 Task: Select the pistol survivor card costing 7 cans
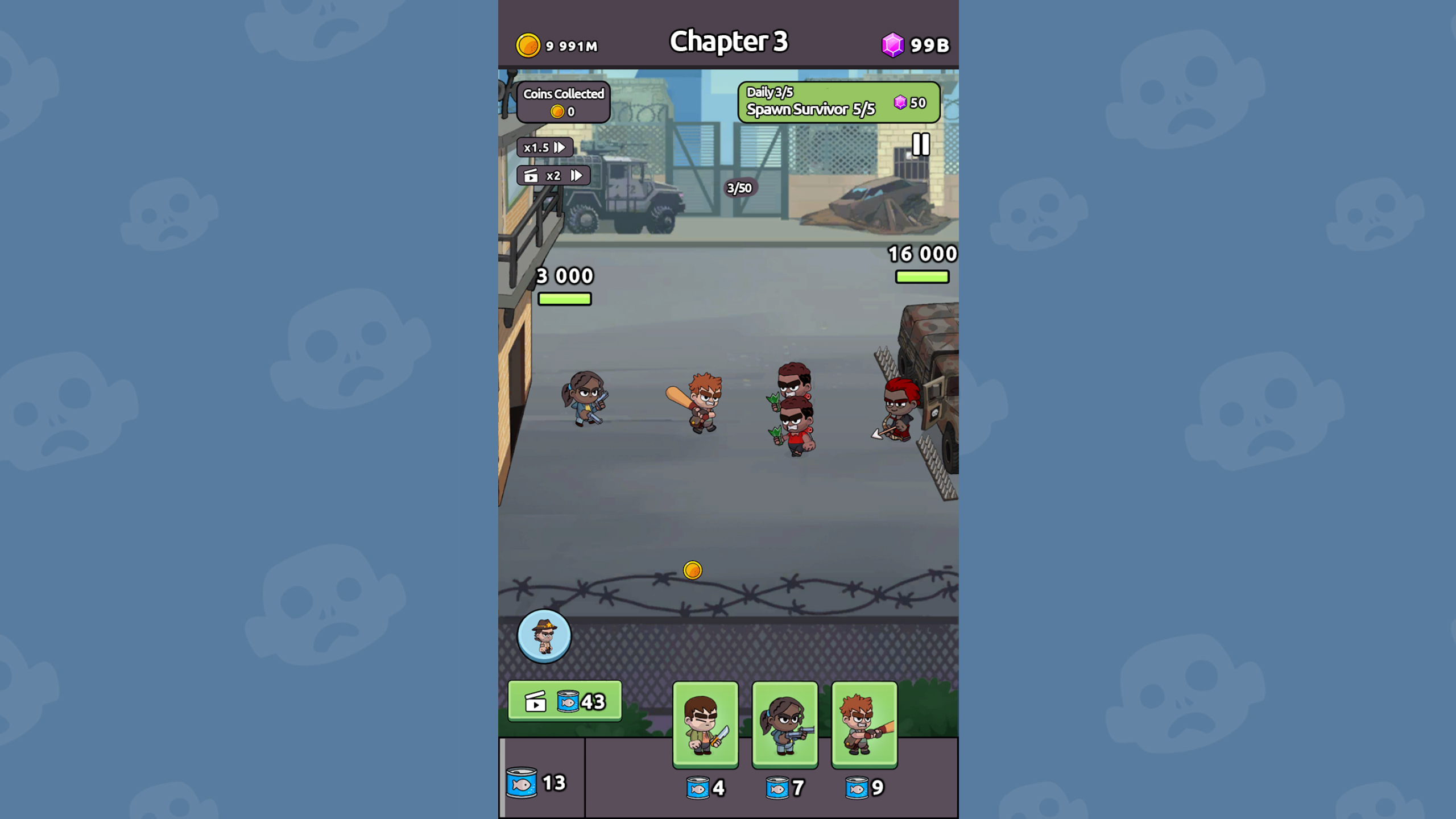784,727
